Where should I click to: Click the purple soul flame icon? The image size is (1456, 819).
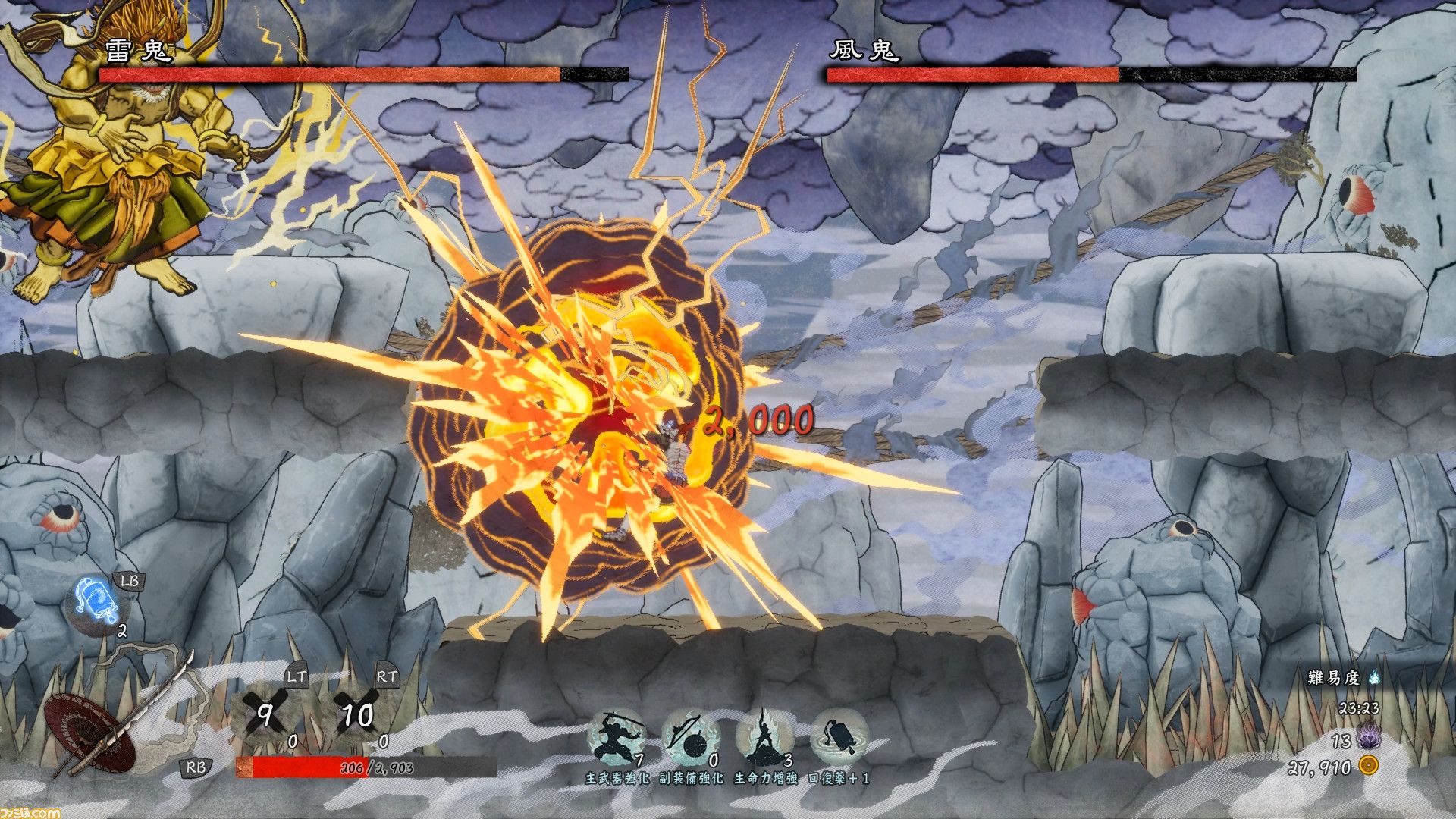click(x=1368, y=738)
